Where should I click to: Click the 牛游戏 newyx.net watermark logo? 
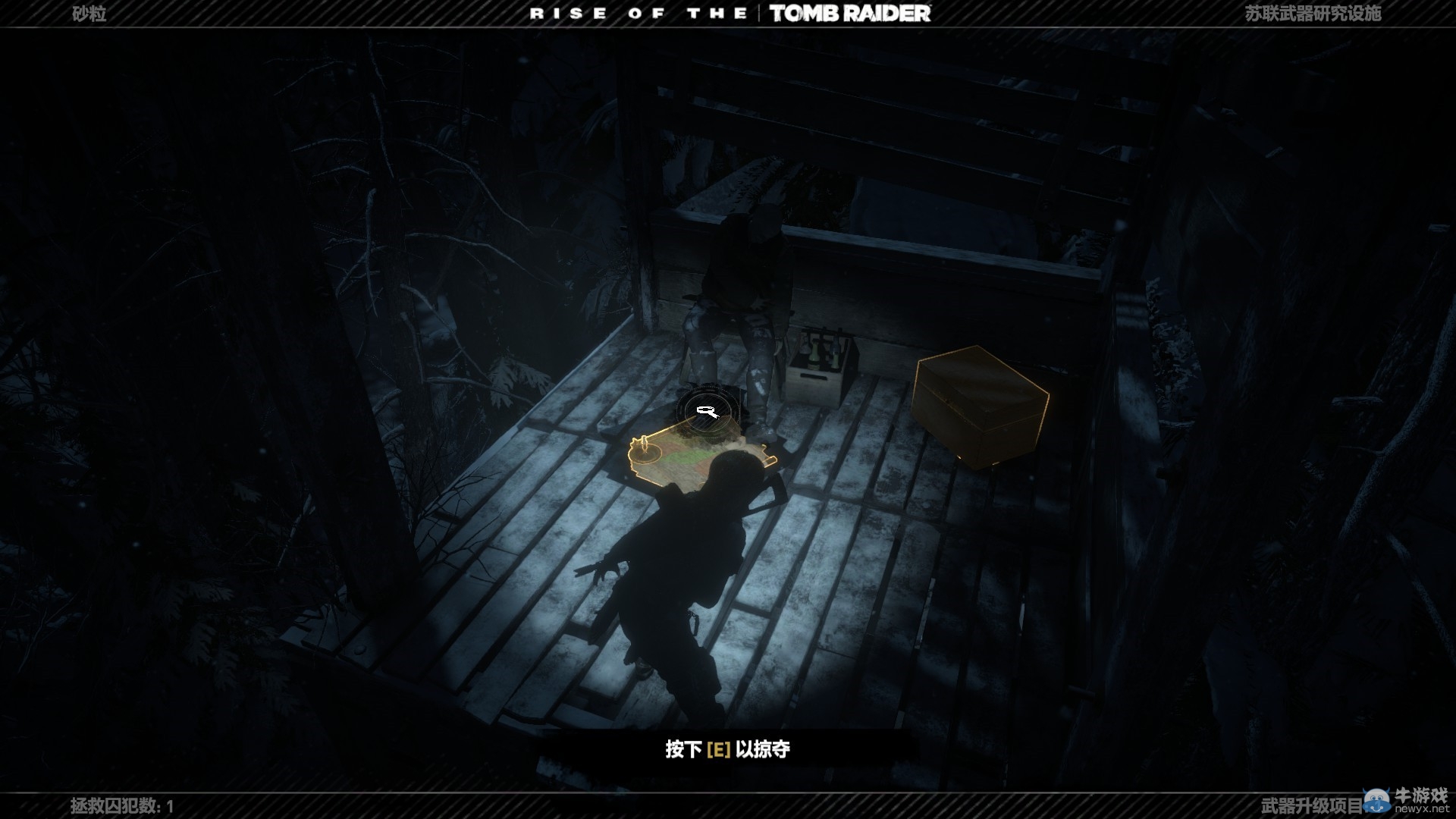tap(1407, 800)
